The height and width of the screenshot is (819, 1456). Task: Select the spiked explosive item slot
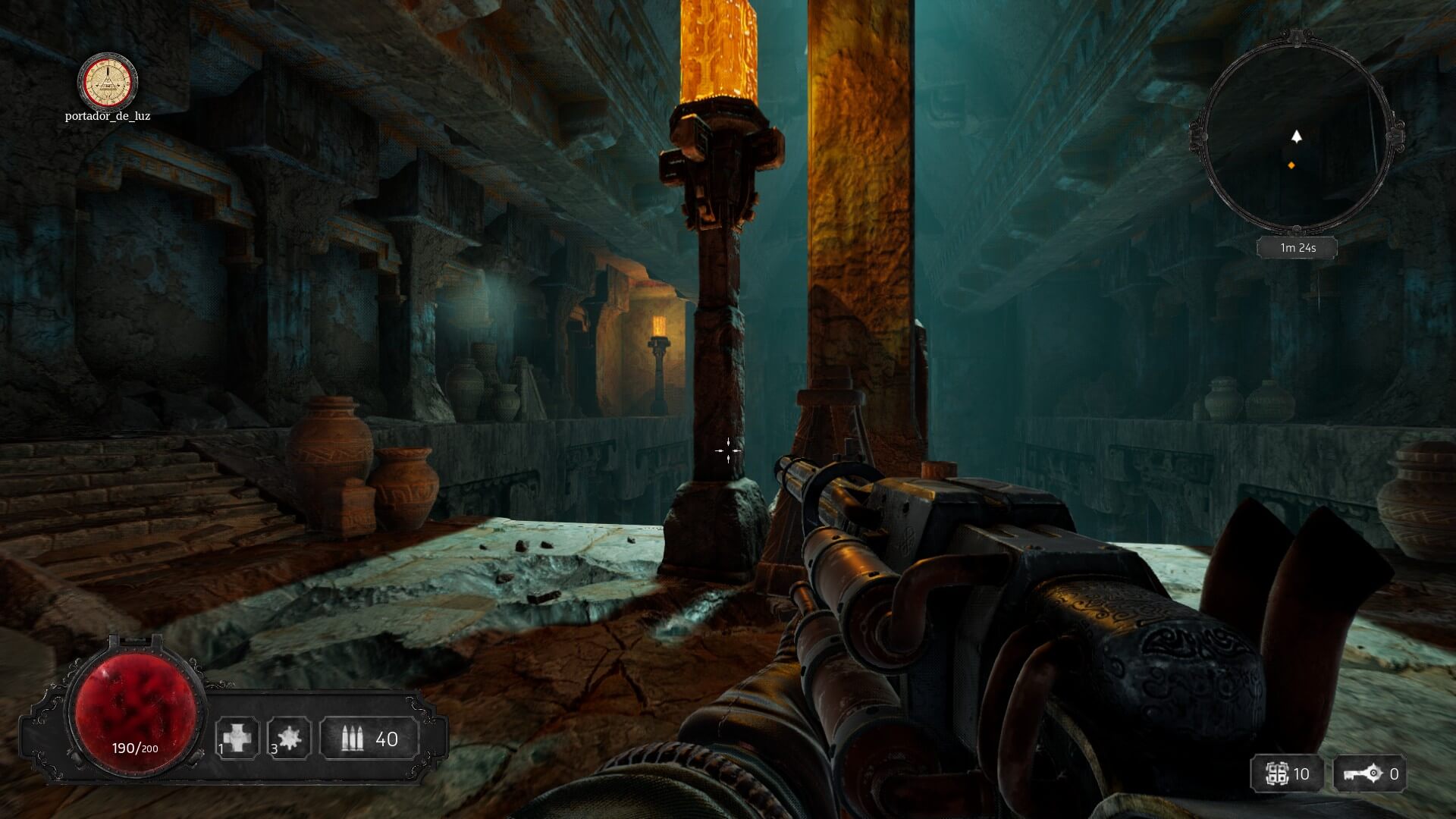click(x=290, y=738)
